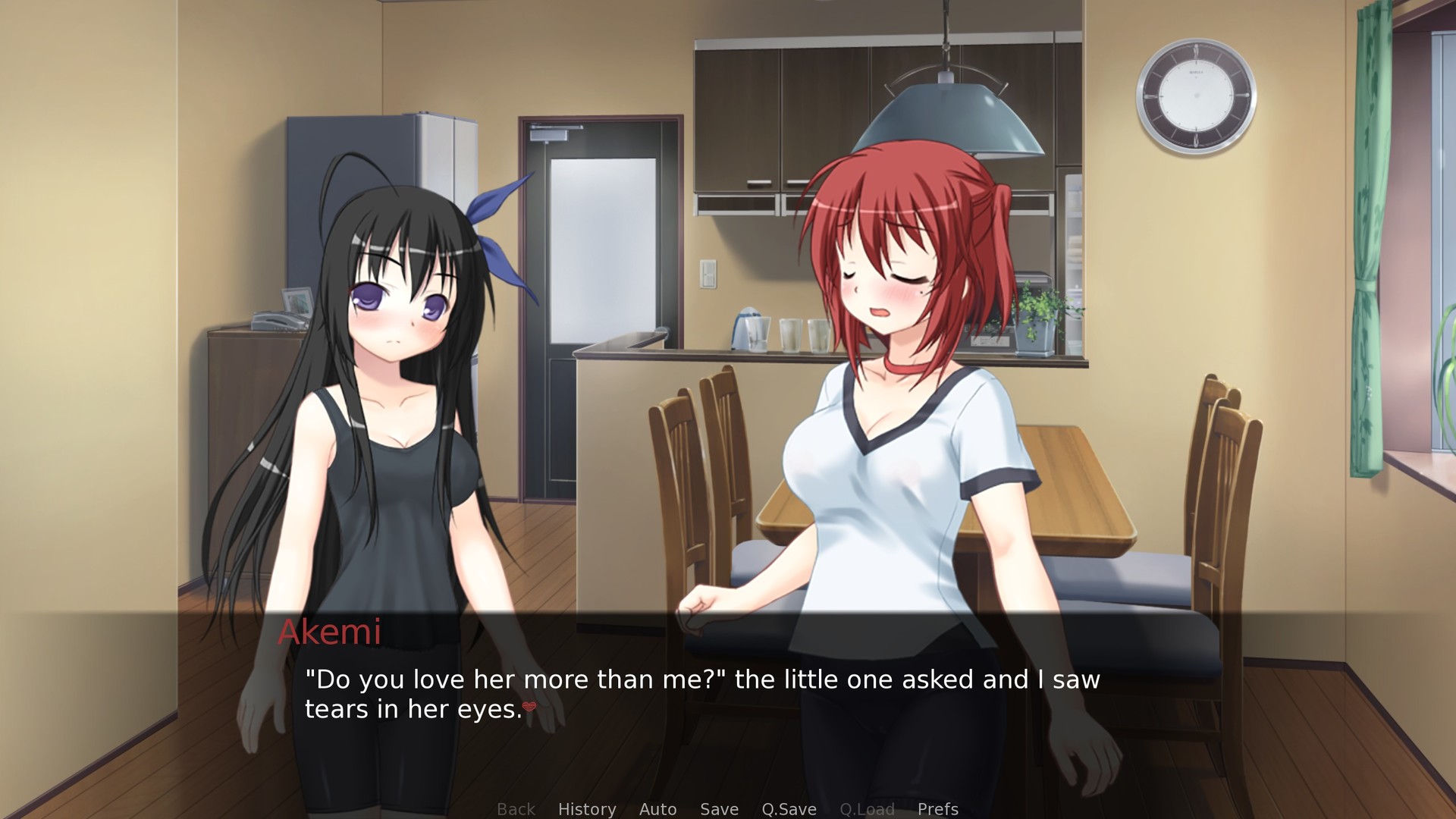Screen dimensions: 1456x819
Task: Go Back to previous dialogue line
Action: pyautogui.click(x=516, y=809)
